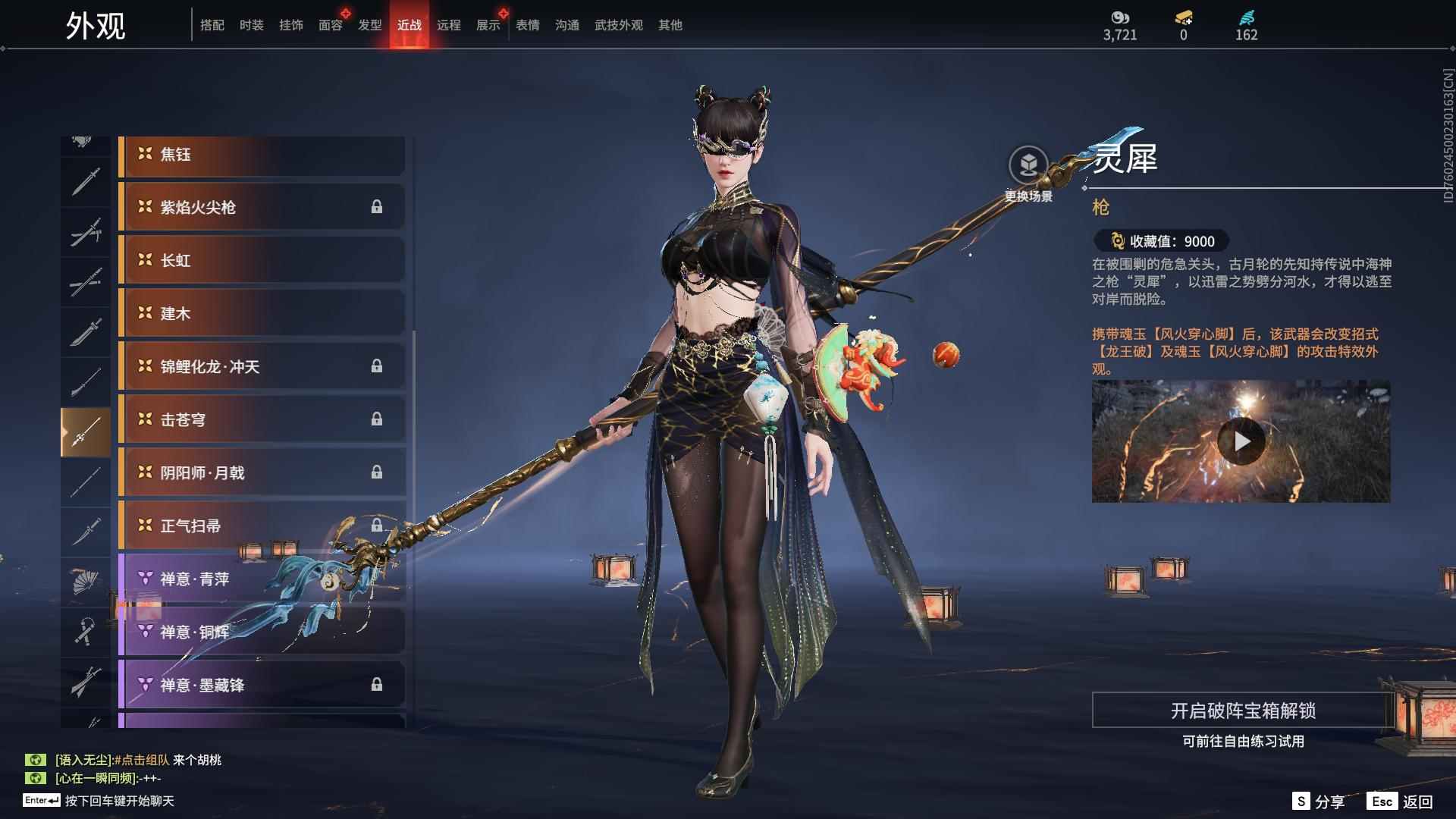Click the 更换场景 scene change icon
The image size is (1456, 819).
tap(1028, 165)
